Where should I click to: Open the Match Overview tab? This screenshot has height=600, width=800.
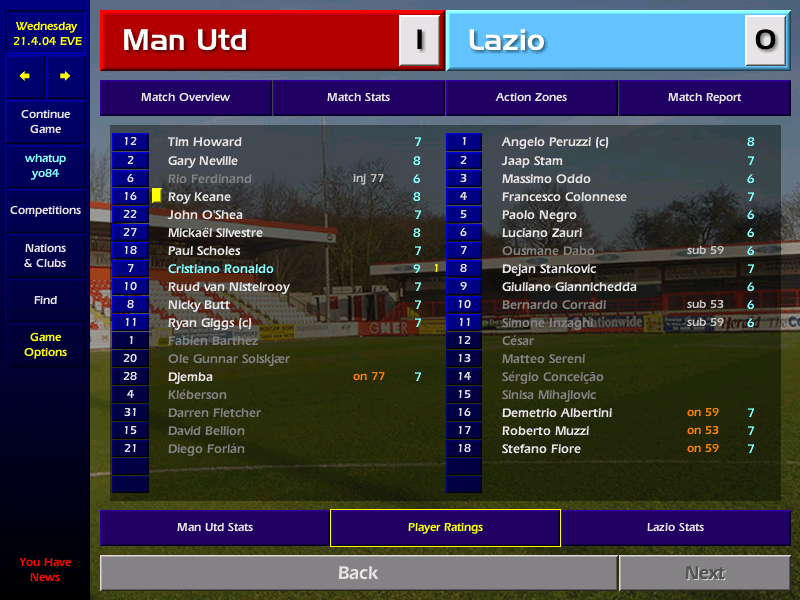[185, 97]
